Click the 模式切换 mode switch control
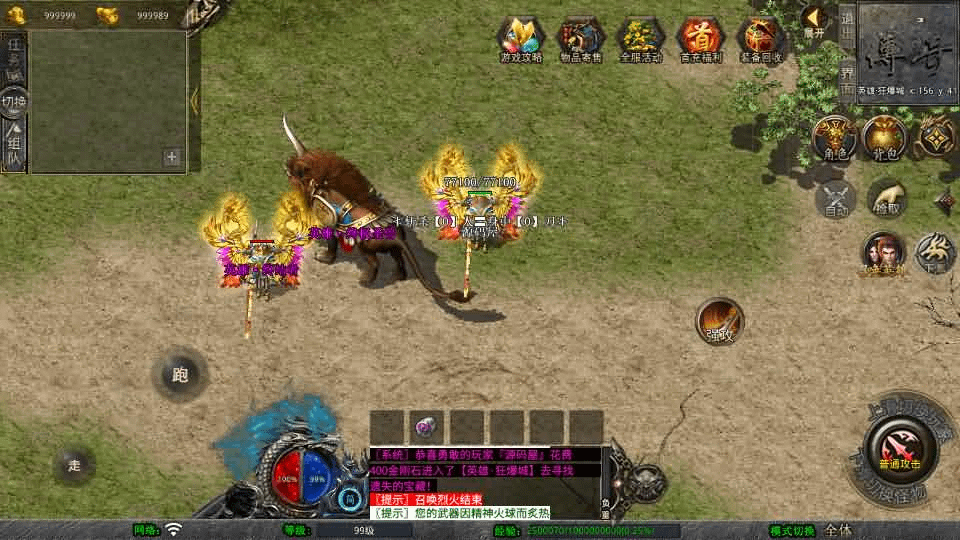Screen dimensions: 960x540 791,530
